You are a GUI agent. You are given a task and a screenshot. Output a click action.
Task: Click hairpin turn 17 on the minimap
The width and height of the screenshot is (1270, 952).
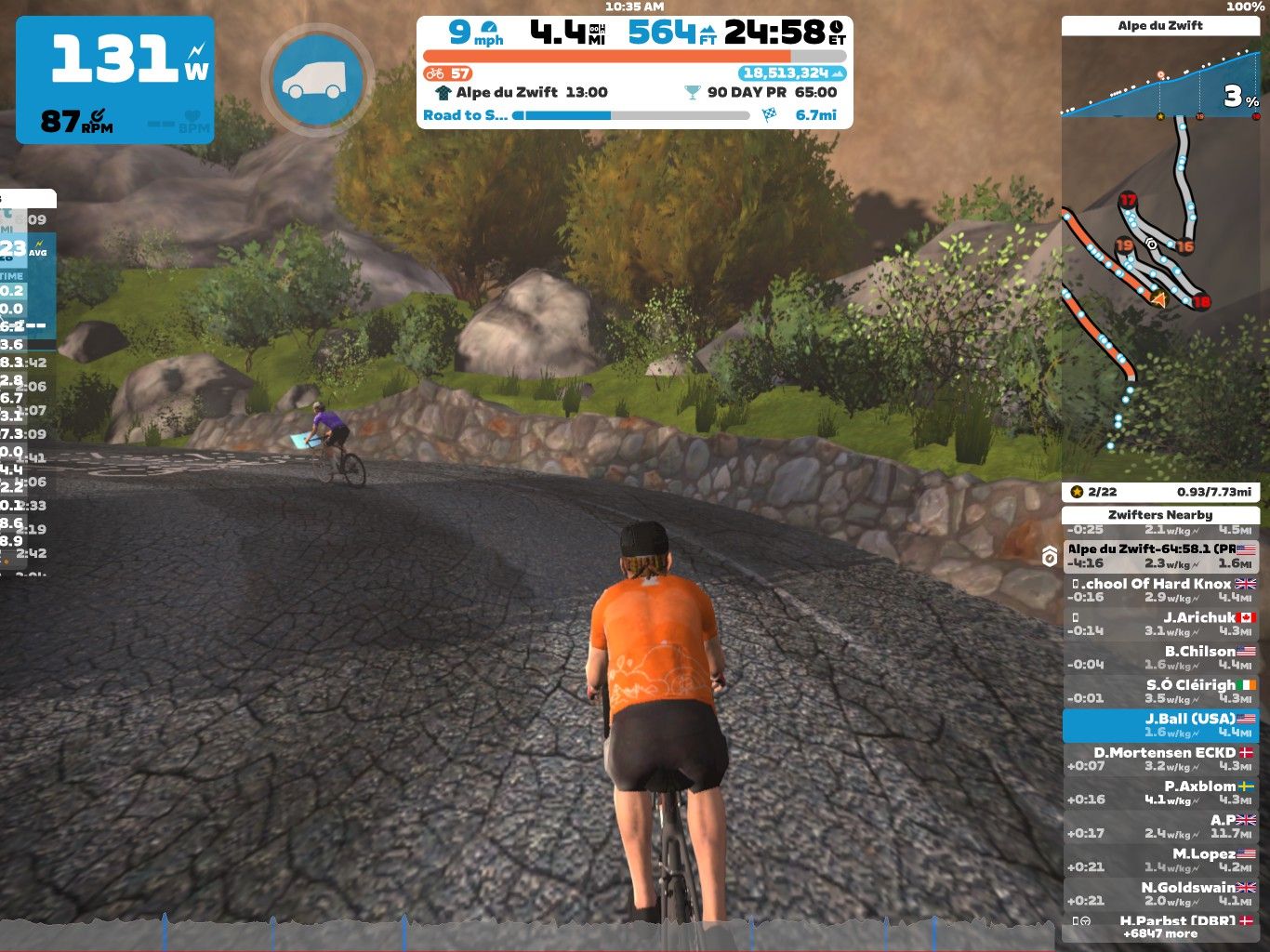click(1126, 199)
